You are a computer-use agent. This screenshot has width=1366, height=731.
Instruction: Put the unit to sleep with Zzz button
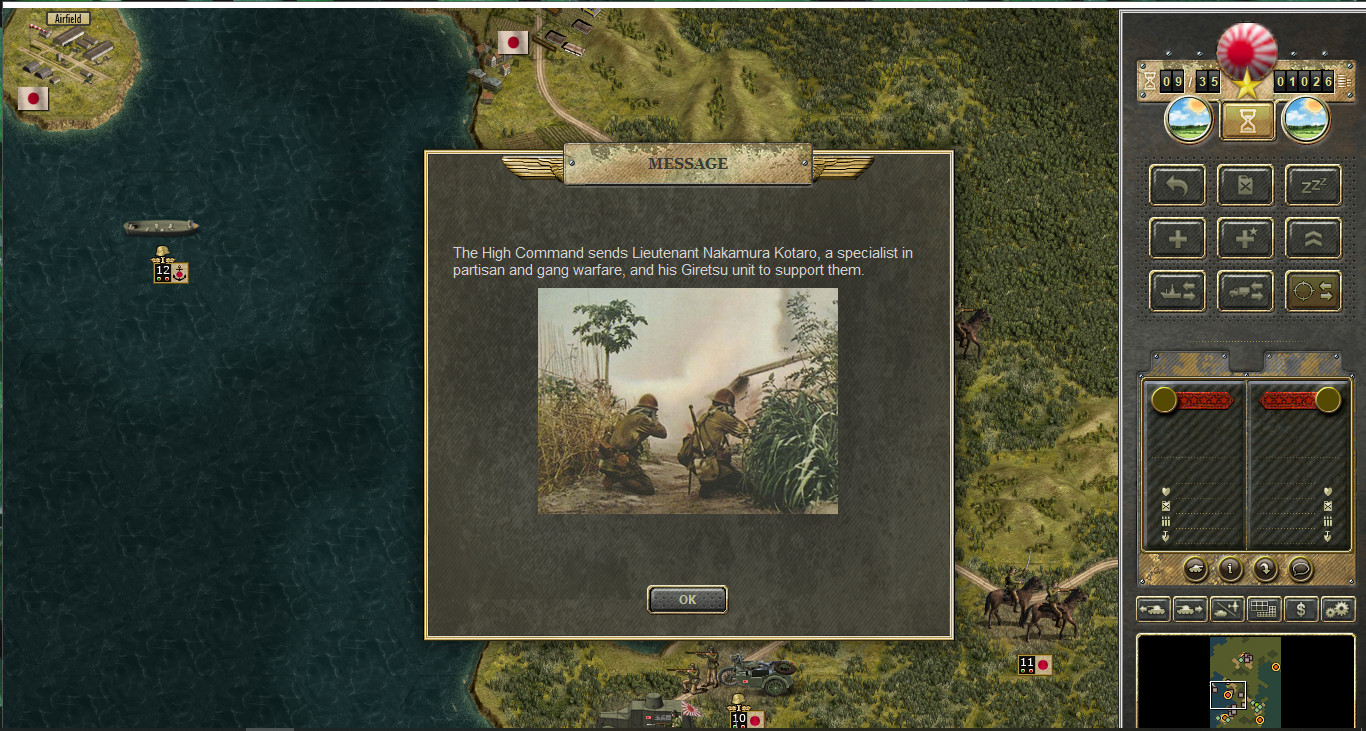1312,185
